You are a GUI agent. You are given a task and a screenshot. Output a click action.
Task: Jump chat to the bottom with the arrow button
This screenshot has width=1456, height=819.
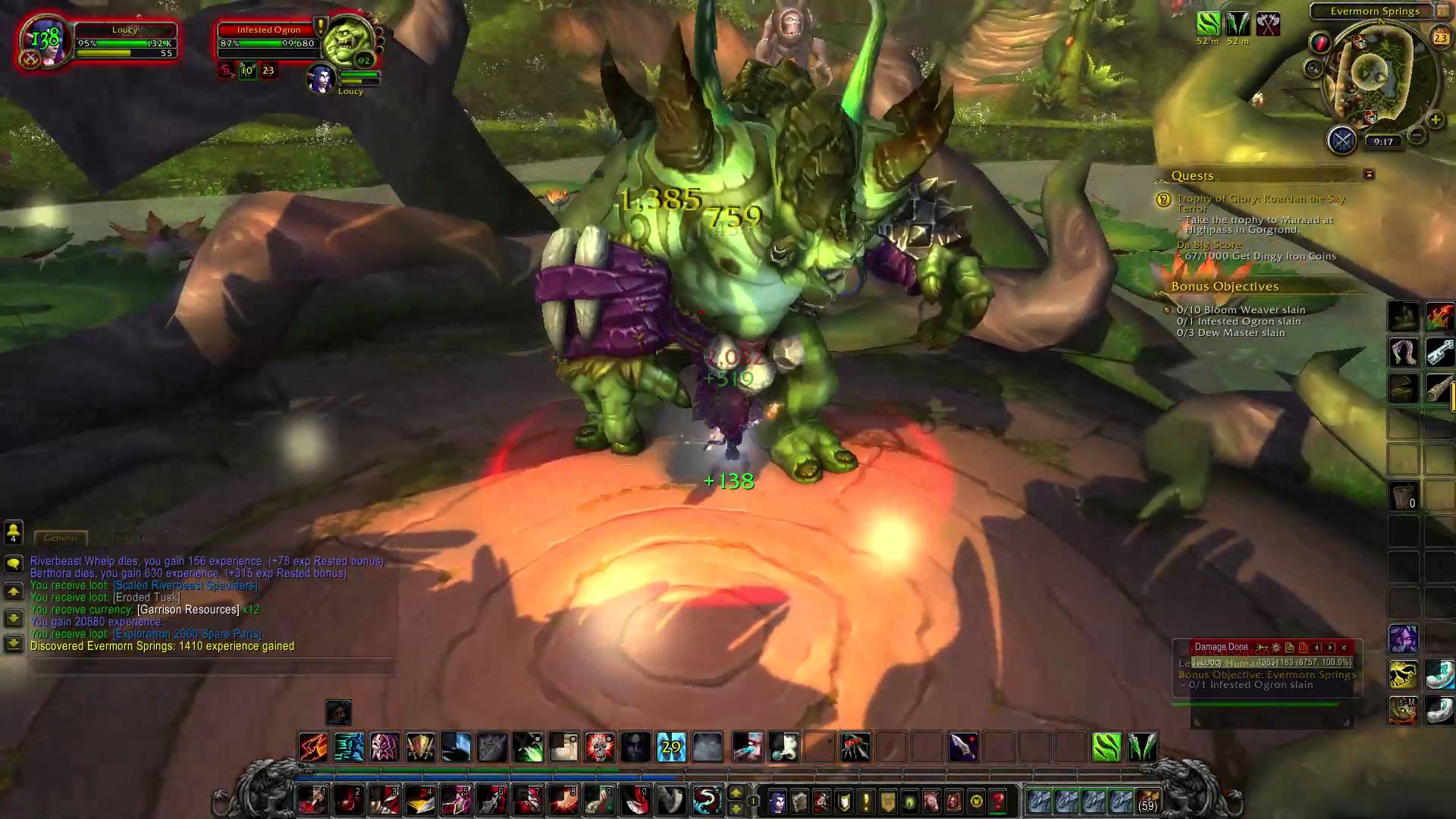pyautogui.click(x=14, y=644)
